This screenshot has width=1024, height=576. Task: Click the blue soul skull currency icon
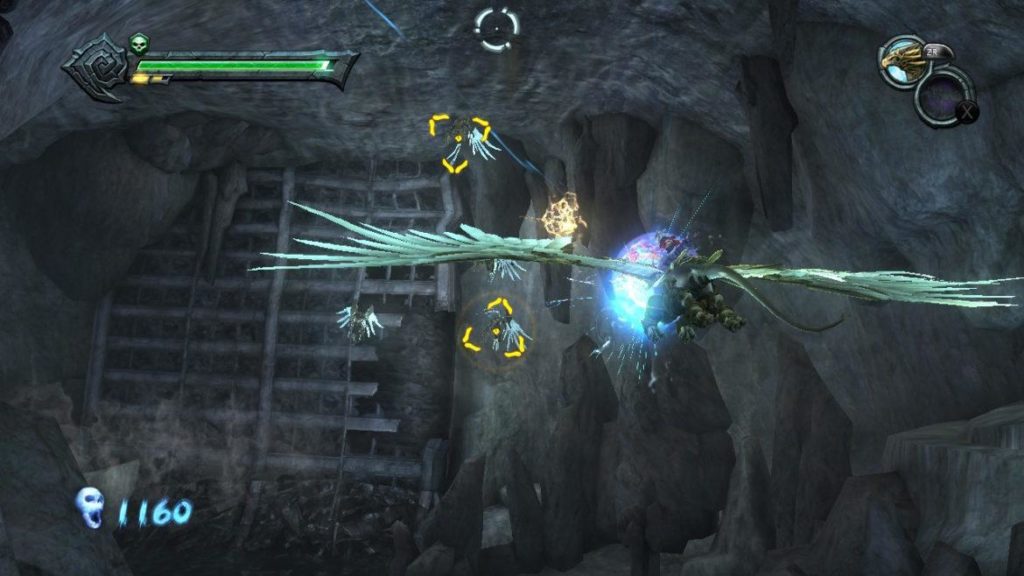pyautogui.click(x=91, y=509)
